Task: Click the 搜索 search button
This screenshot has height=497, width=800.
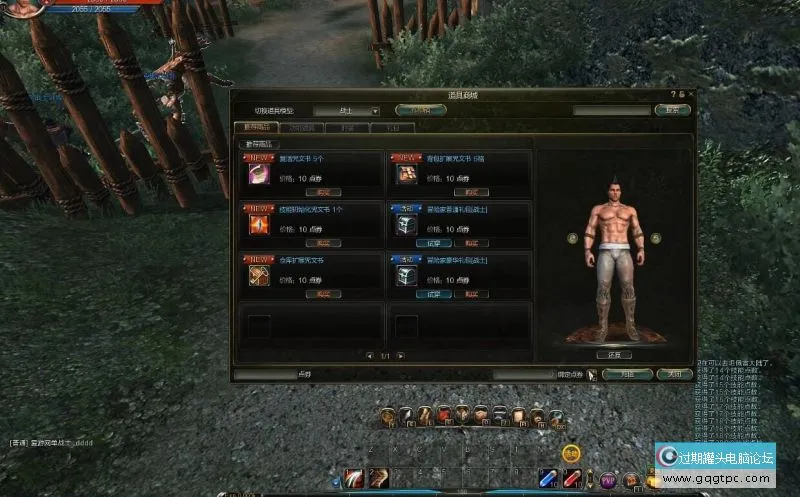Action: tap(672, 110)
